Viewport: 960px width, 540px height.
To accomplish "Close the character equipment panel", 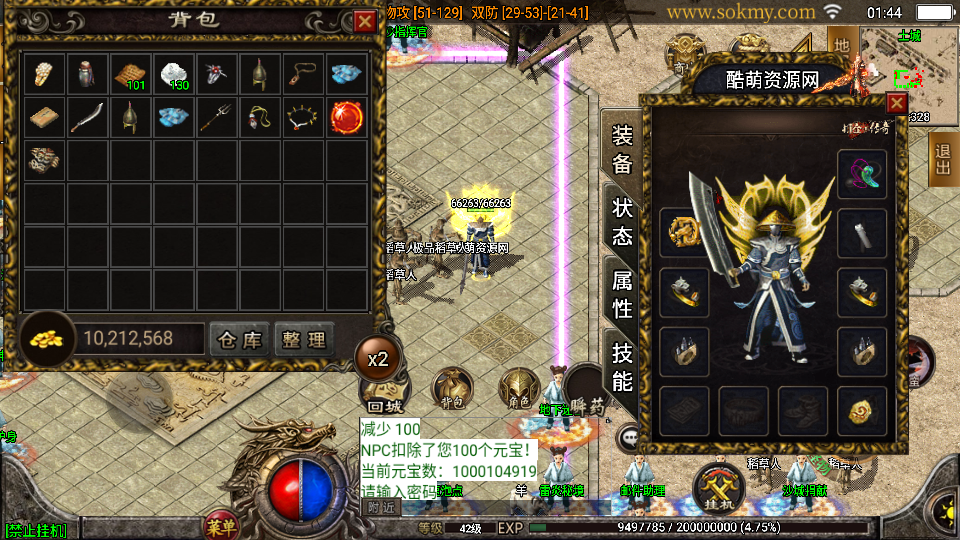I will coord(896,103).
